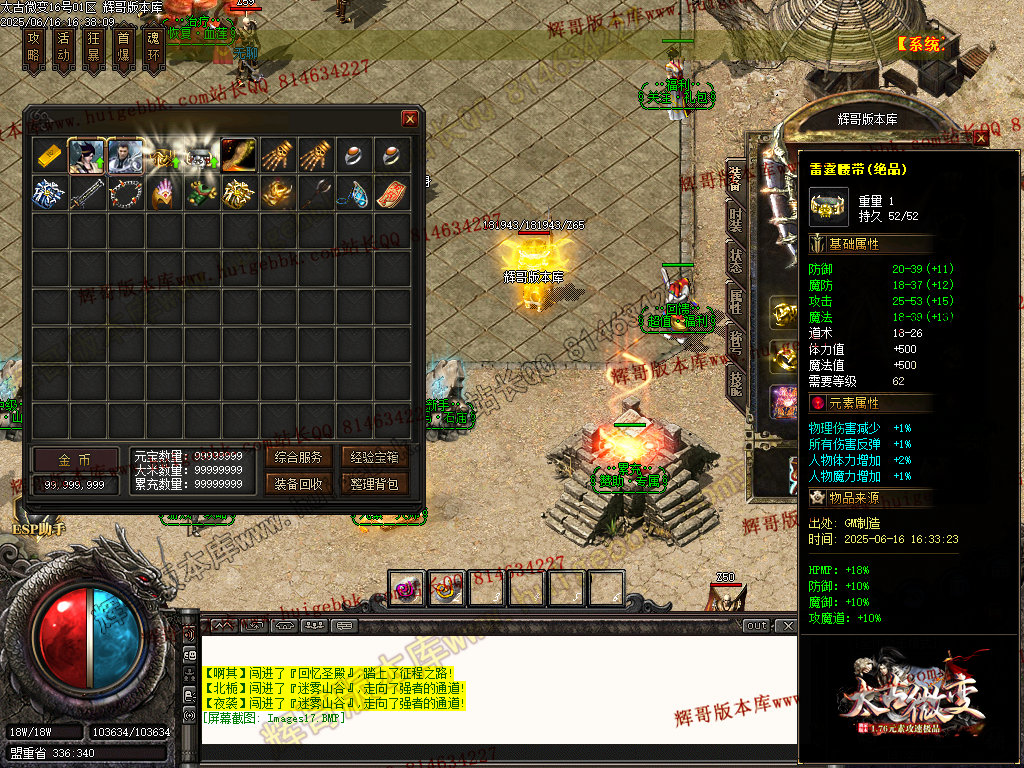The height and width of the screenshot is (768, 1024).
Task: Open the 活动 events banner menu
Action: pos(63,47)
